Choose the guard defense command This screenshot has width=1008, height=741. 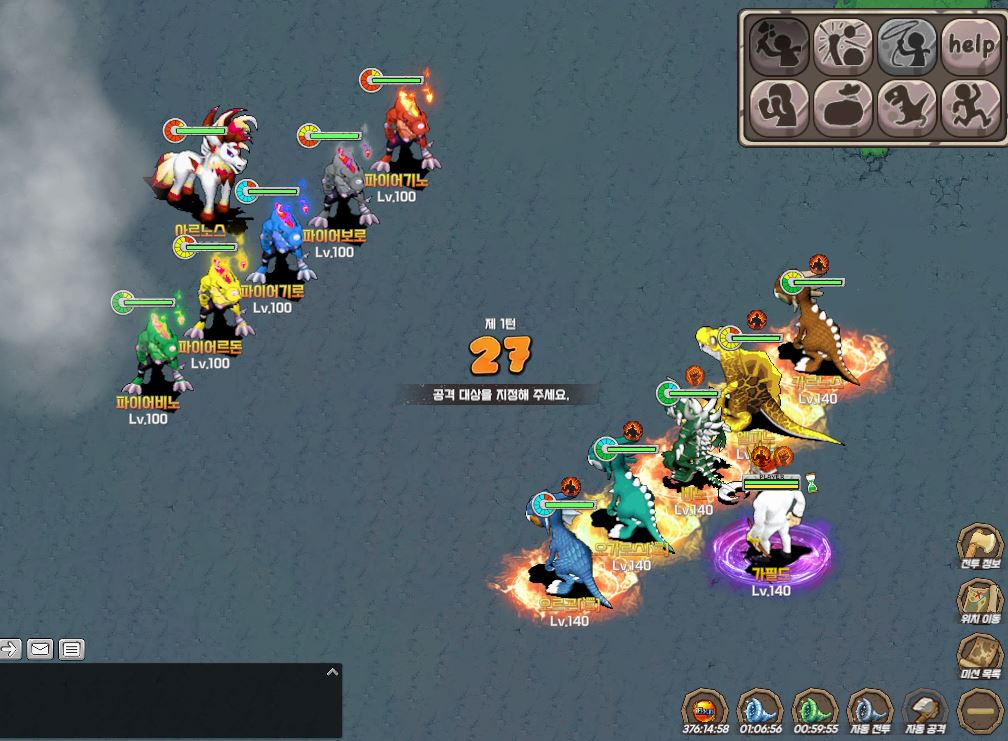pyautogui.click(x=779, y=108)
